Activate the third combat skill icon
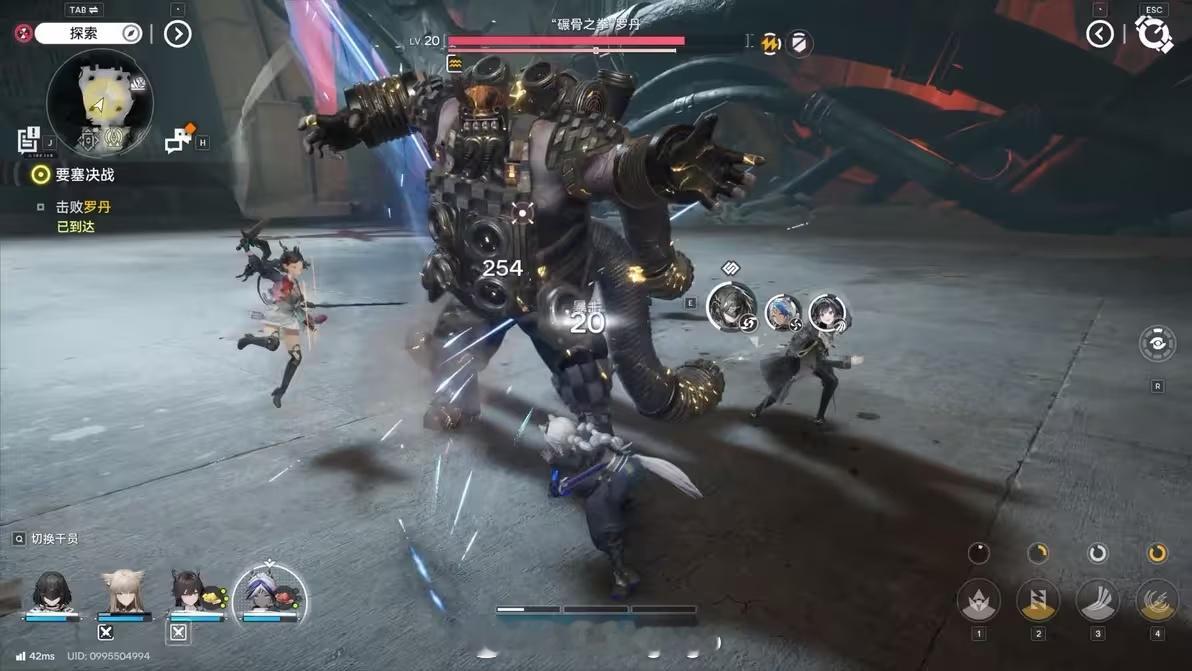 coord(1097,600)
